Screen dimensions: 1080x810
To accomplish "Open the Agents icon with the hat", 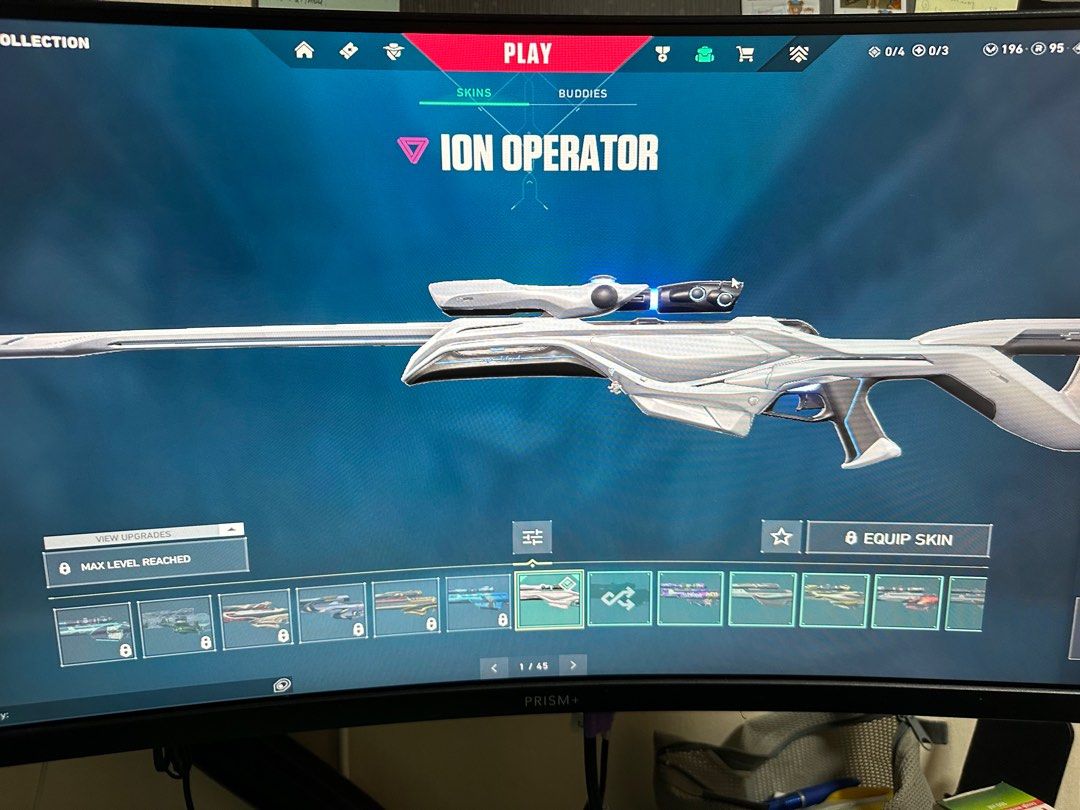I will (x=393, y=51).
